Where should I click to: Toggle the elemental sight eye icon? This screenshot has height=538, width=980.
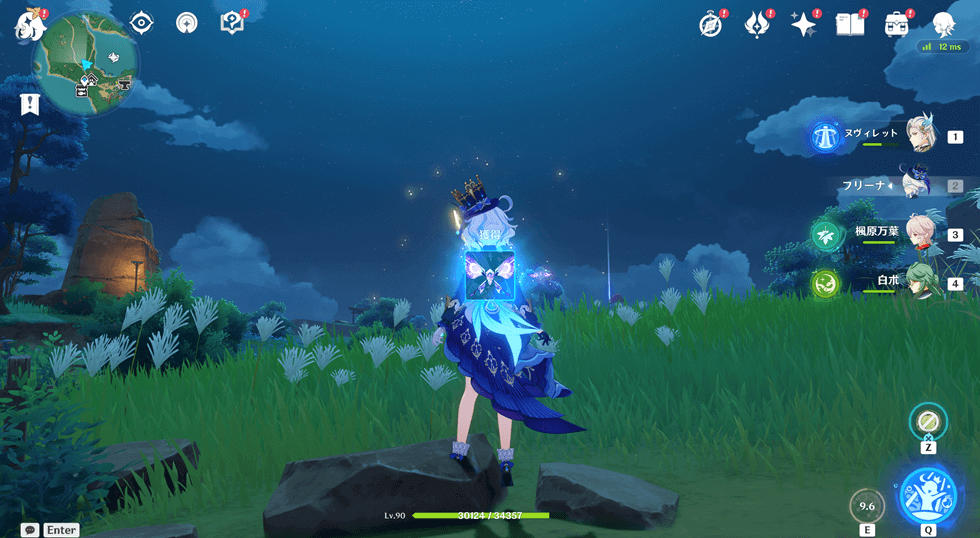[141, 23]
